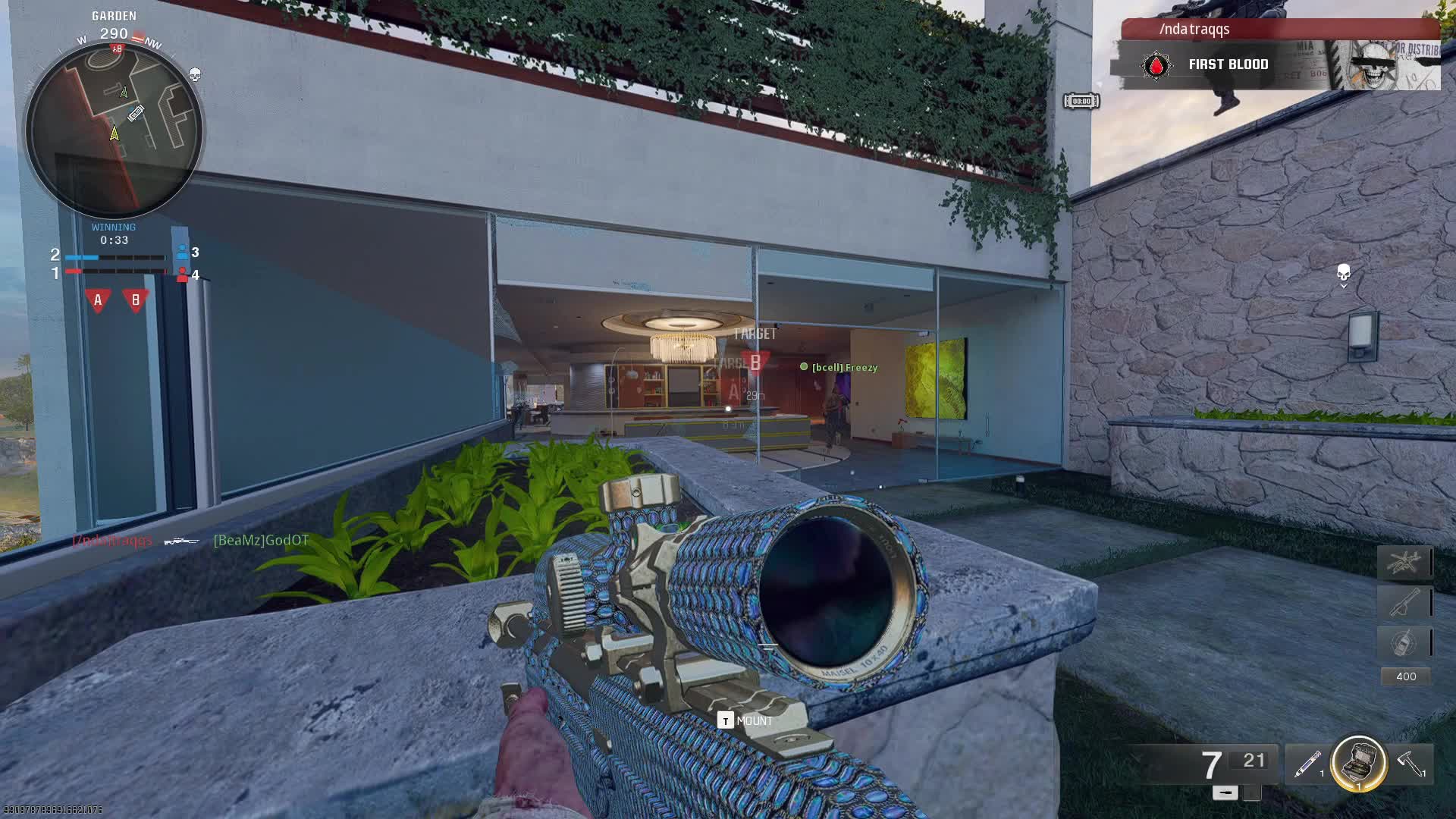Select the rocket launcher scorestreak slot

(x=1404, y=603)
